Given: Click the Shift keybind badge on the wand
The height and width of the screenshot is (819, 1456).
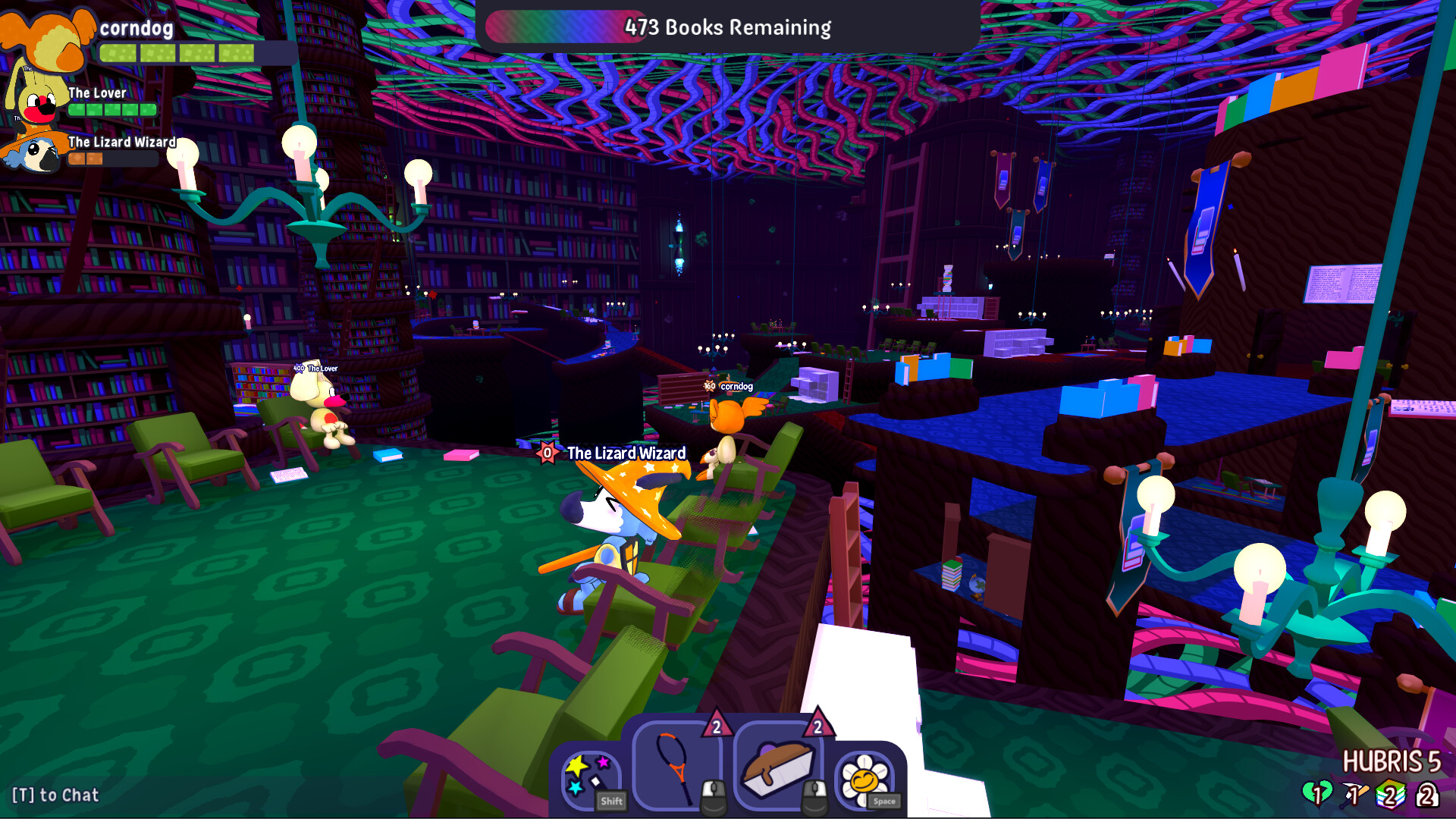Looking at the screenshot, I should point(611,801).
